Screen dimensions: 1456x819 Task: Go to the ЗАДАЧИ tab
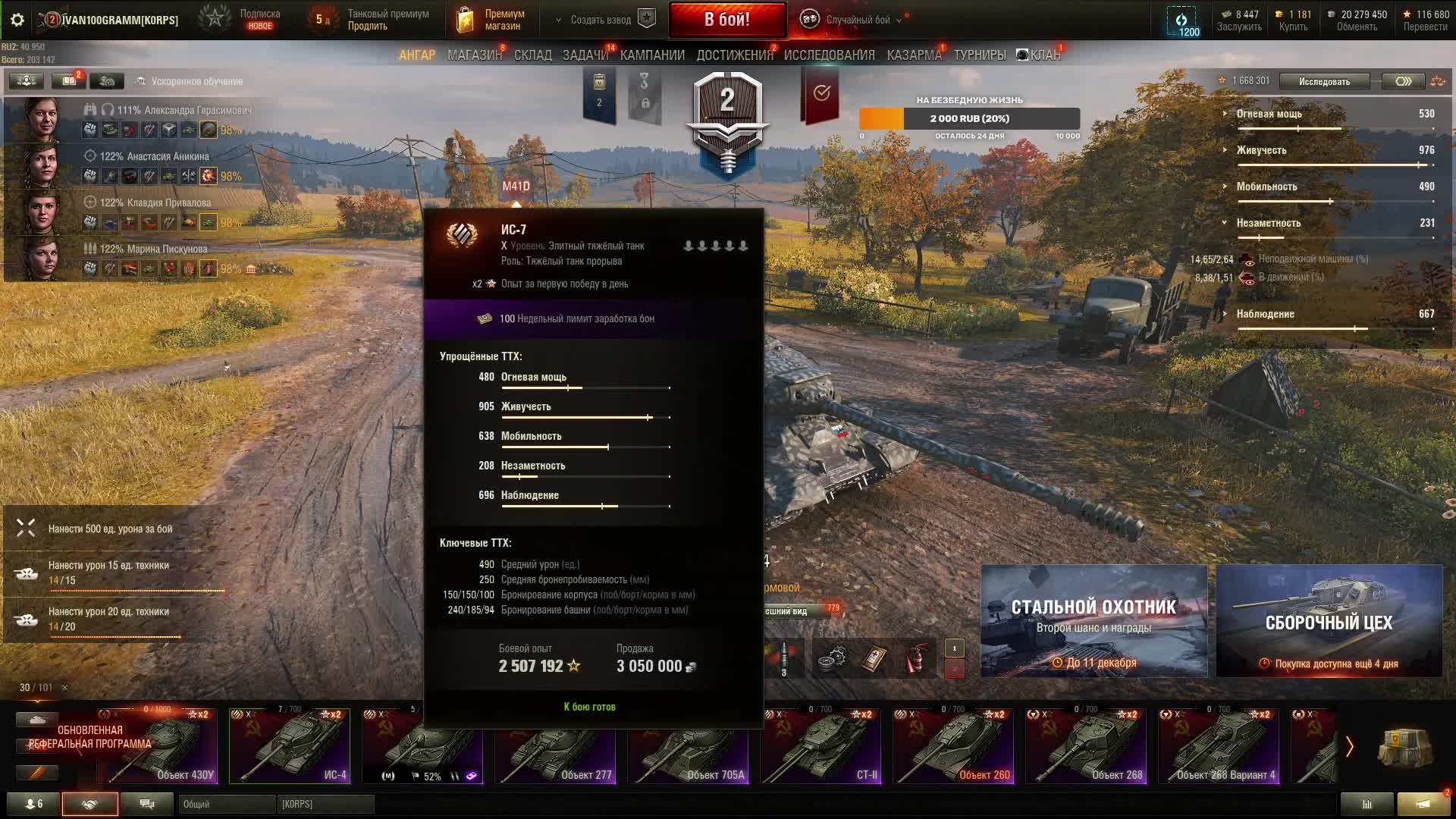585,55
